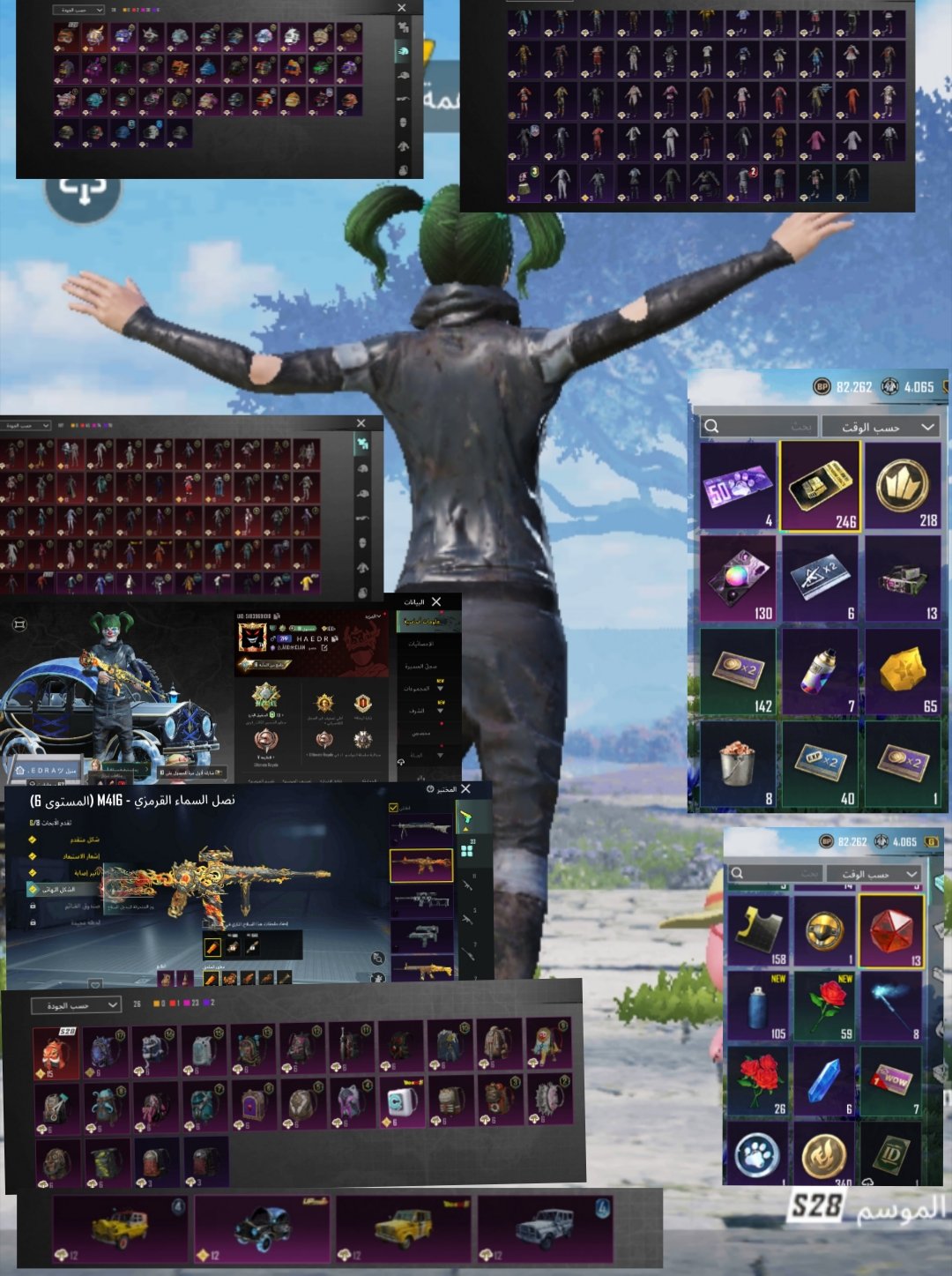The height and width of the screenshot is (1276, 952).
Task: Choose the WOW card item
Action: click(891, 1082)
